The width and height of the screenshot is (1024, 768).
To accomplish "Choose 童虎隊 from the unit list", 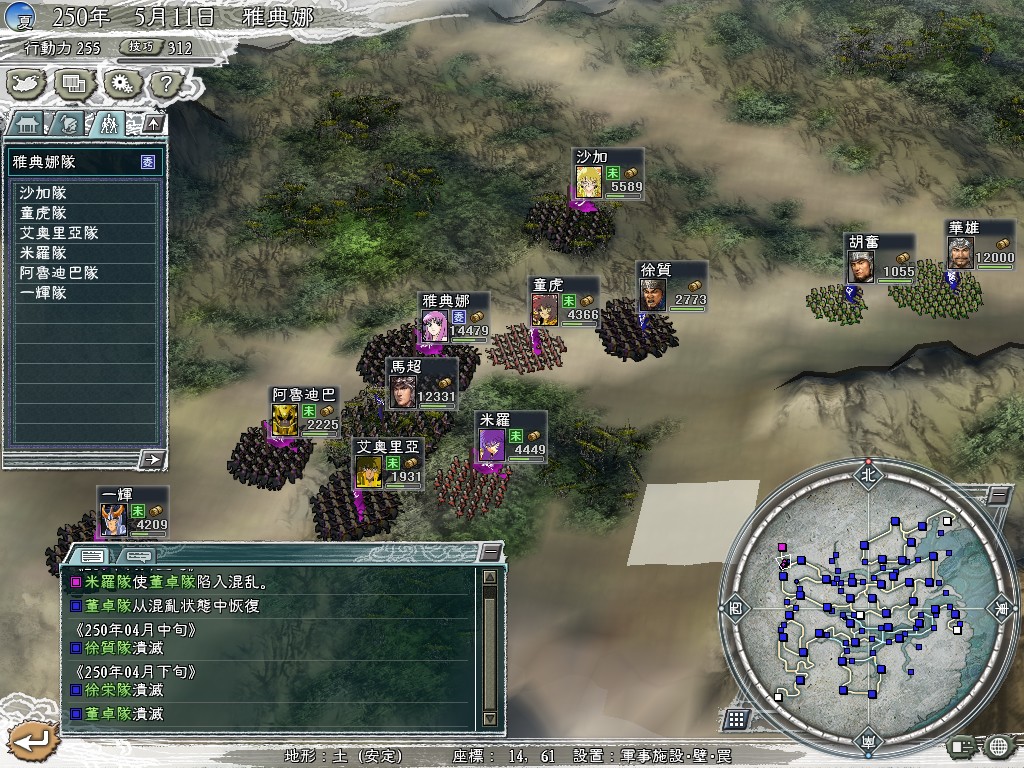I will [85, 213].
